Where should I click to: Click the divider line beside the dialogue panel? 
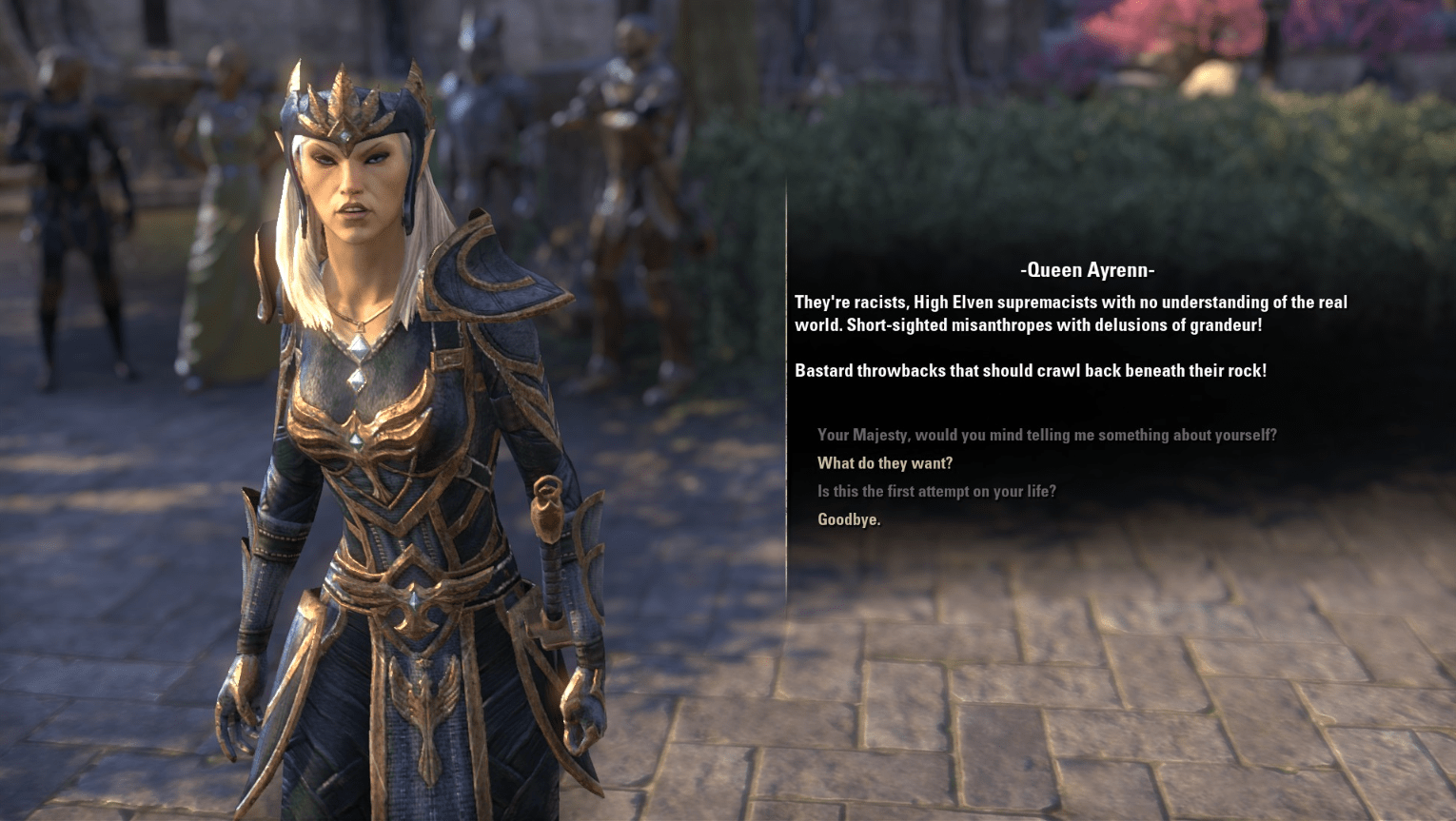pos(787,381)
